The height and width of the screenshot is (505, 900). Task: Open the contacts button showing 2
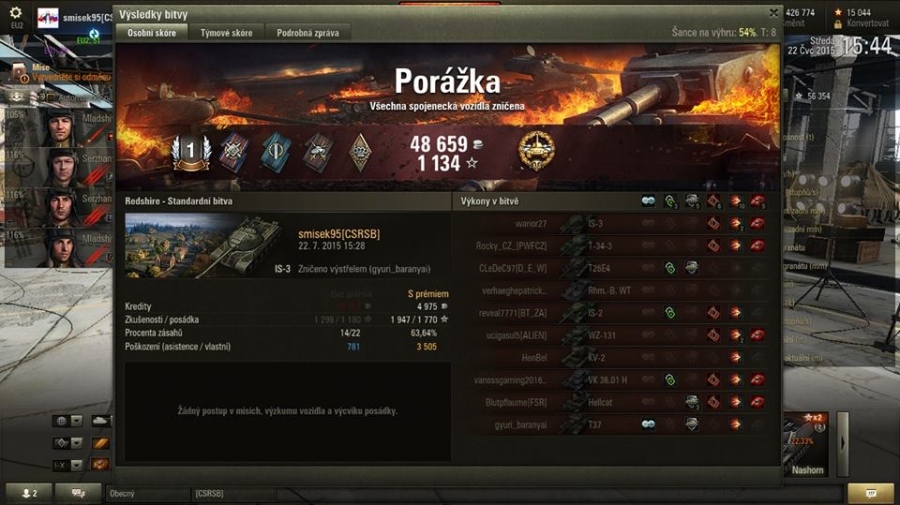pyautogui.click(x=28, y=493)
